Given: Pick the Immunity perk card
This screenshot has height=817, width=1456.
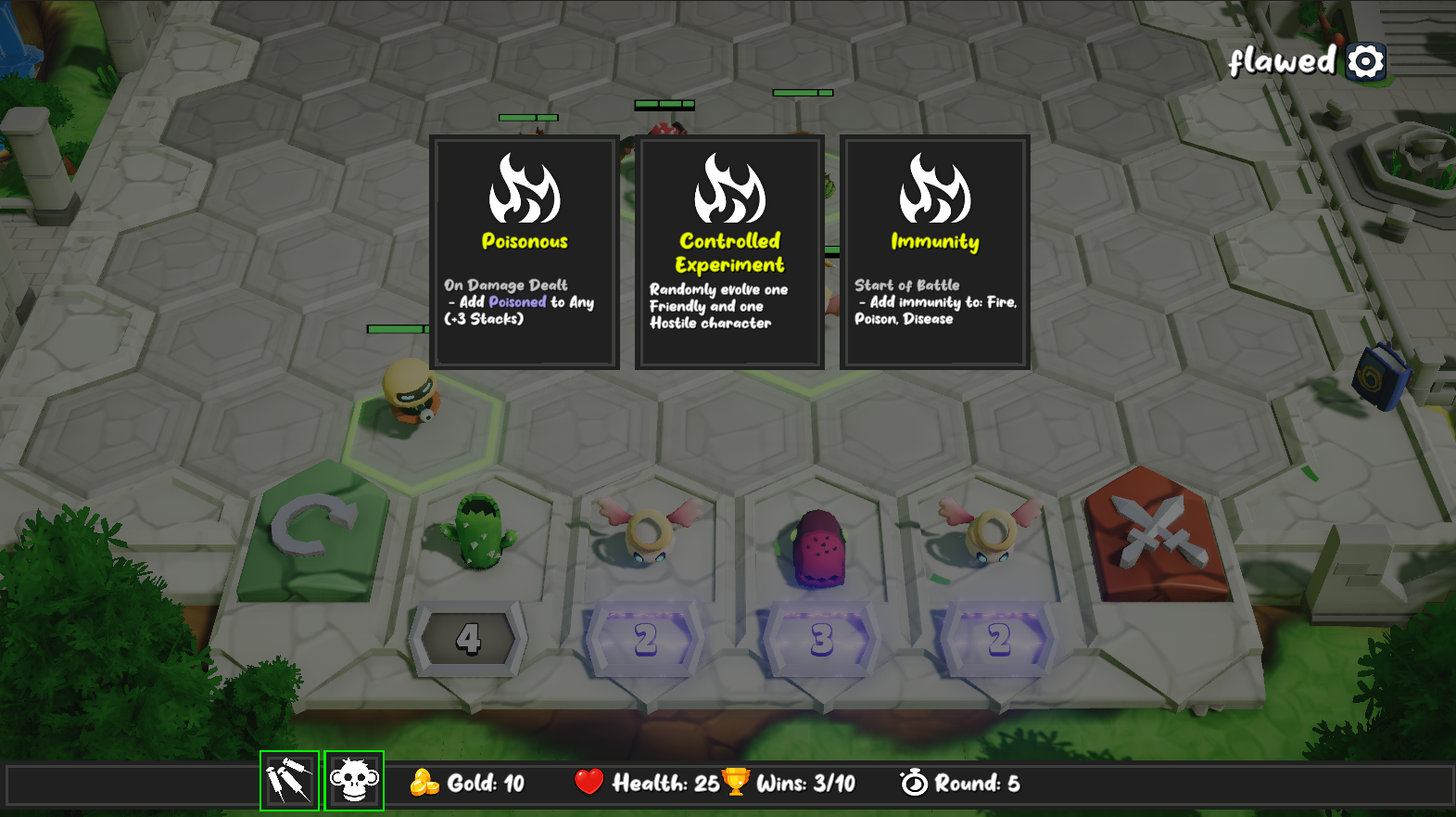Looking at the screenshot, I should pos(936,250).
